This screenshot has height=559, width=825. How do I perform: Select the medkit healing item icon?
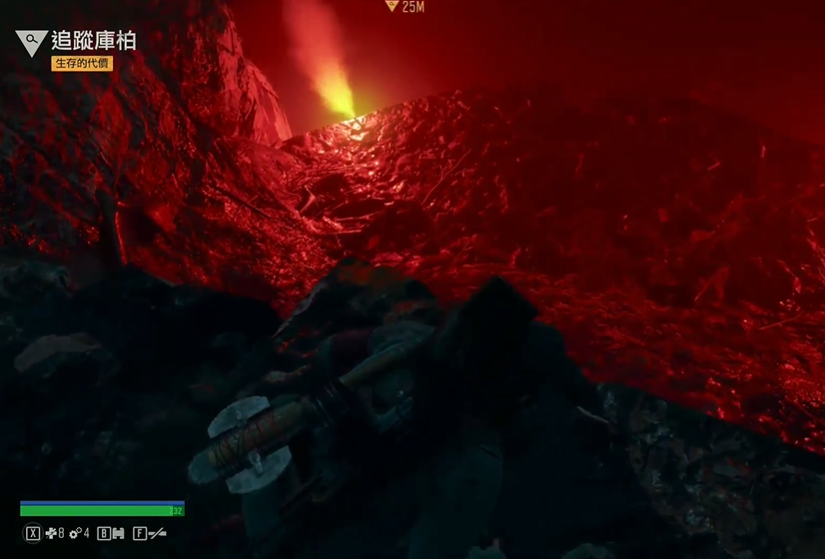[x=51, y=534]
